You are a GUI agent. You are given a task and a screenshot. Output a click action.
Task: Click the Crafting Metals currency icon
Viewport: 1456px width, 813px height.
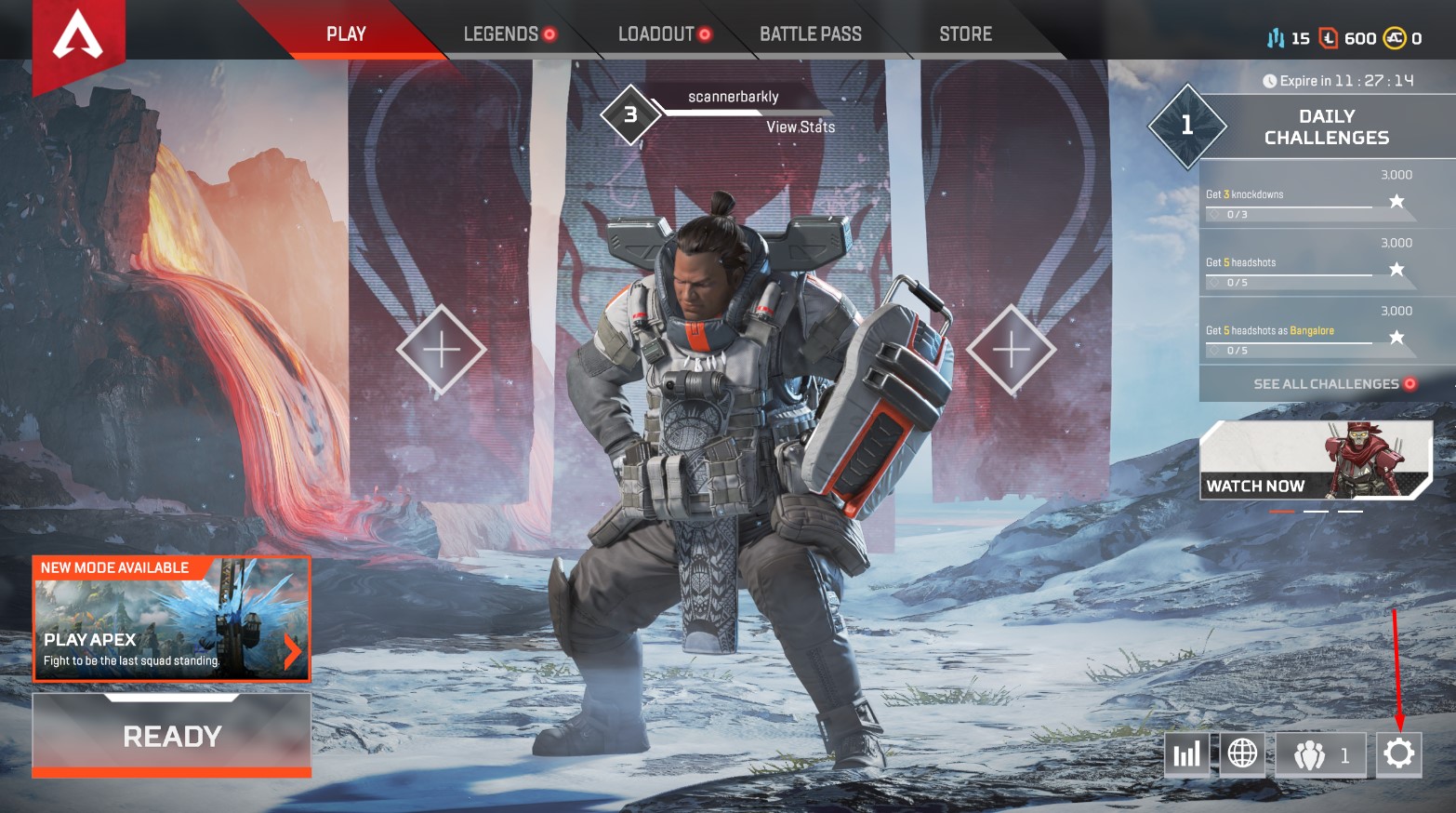pyautogui.click(x=1276, y=38)
